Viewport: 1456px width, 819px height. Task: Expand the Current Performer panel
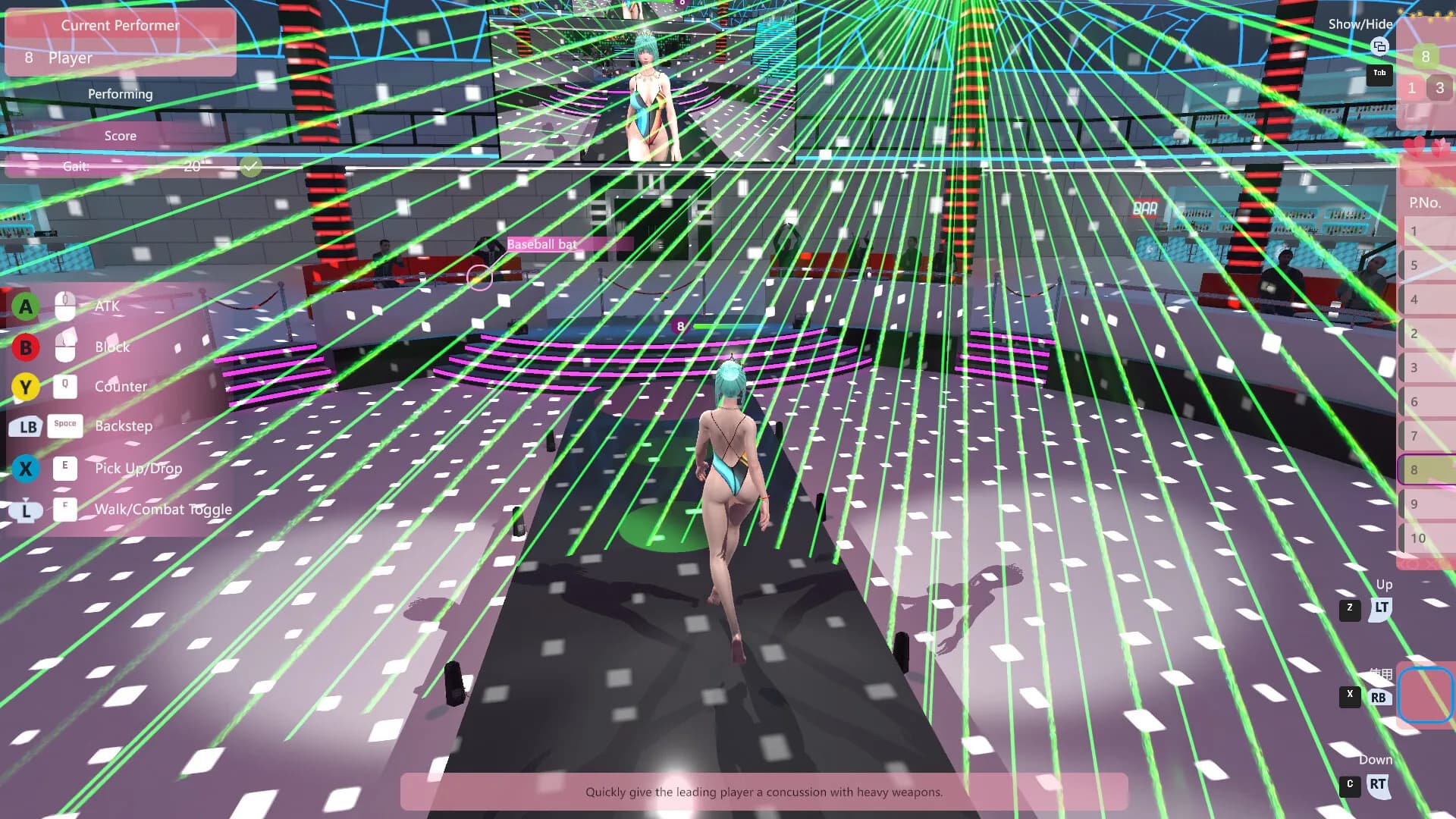tap(121, 25)
